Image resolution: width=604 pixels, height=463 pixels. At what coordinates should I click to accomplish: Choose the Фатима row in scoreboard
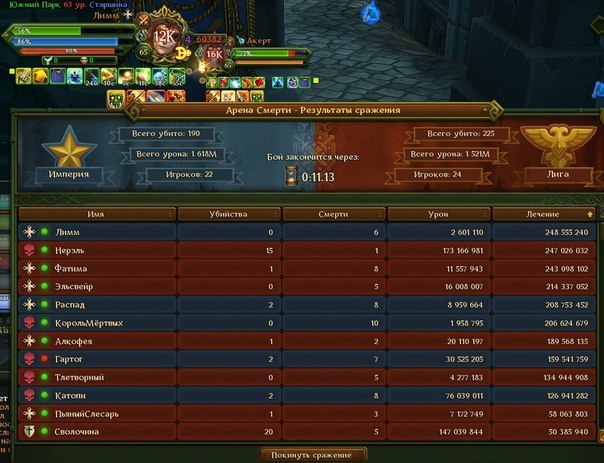point(300,268)
